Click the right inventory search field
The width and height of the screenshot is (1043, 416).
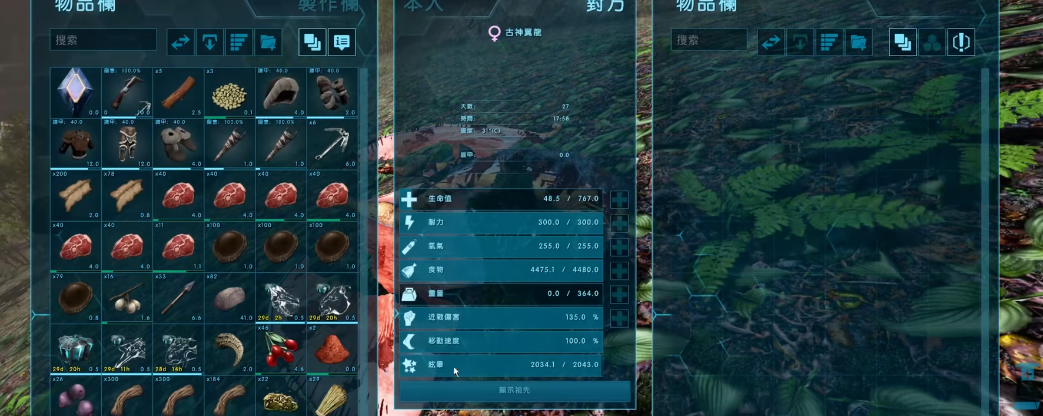tap(710, 41)
